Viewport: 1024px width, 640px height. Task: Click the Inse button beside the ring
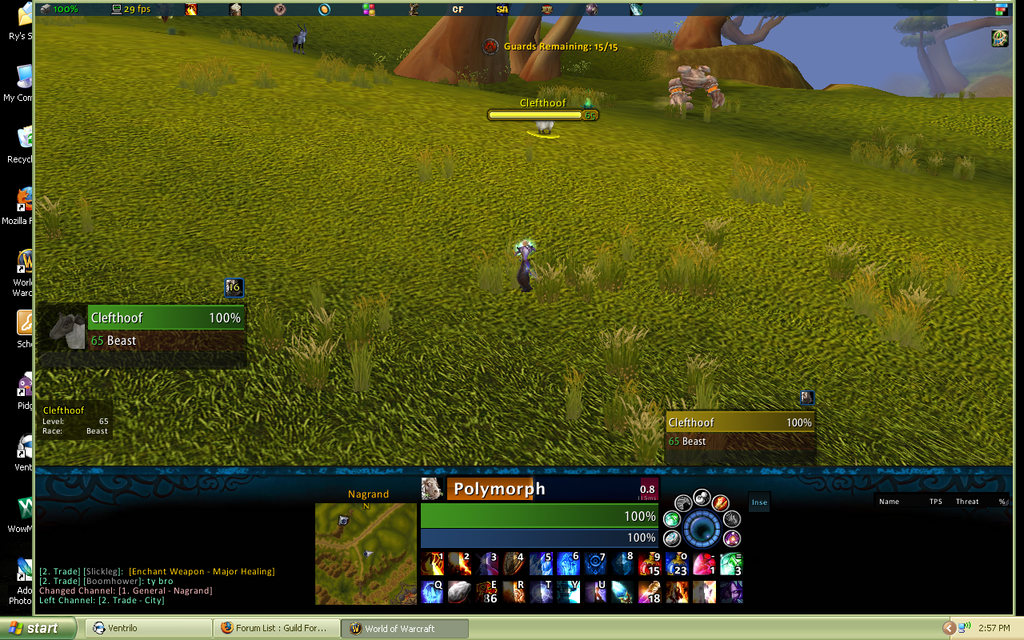759,503
